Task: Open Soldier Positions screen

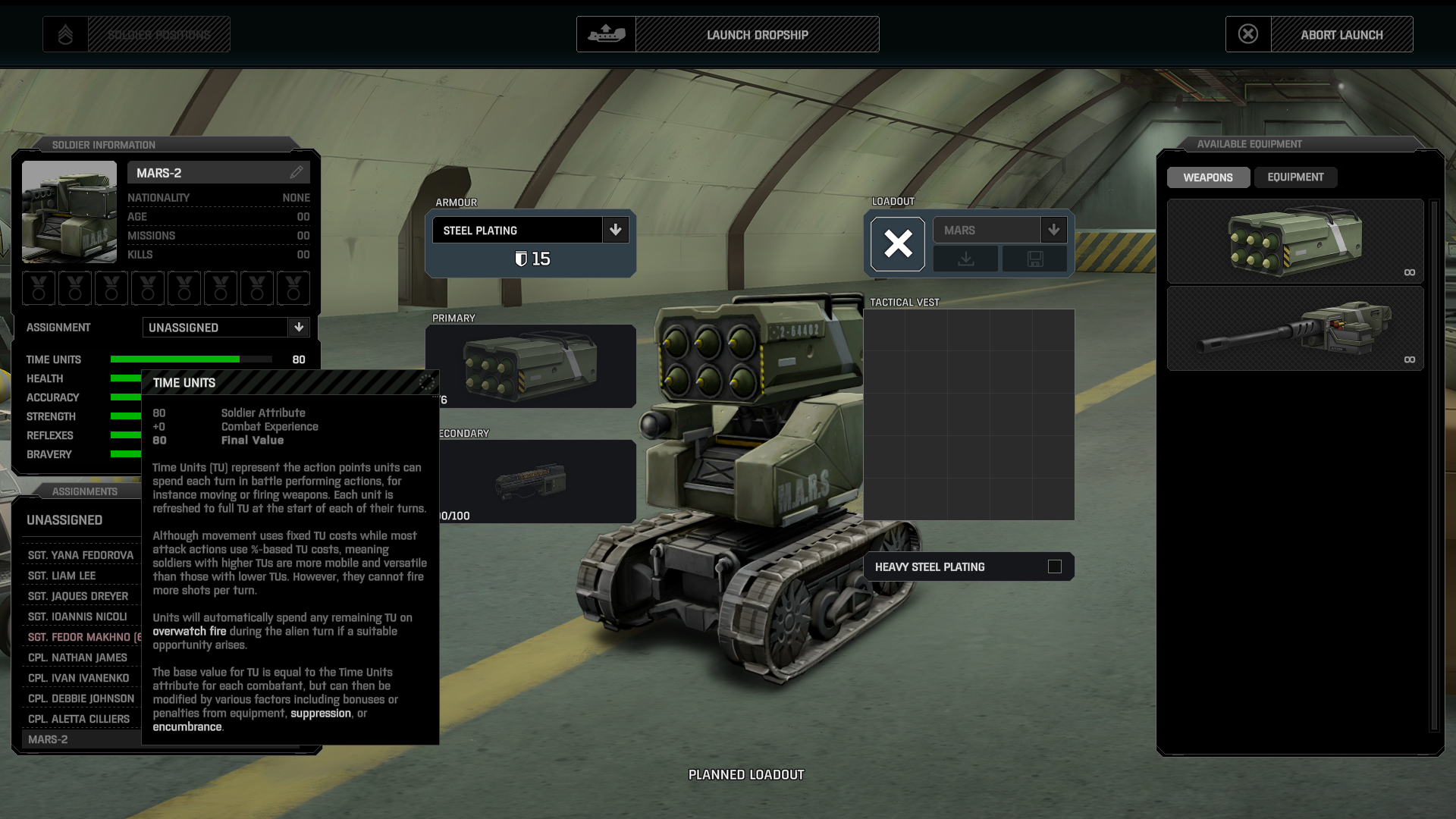Action: click(158, 35)
